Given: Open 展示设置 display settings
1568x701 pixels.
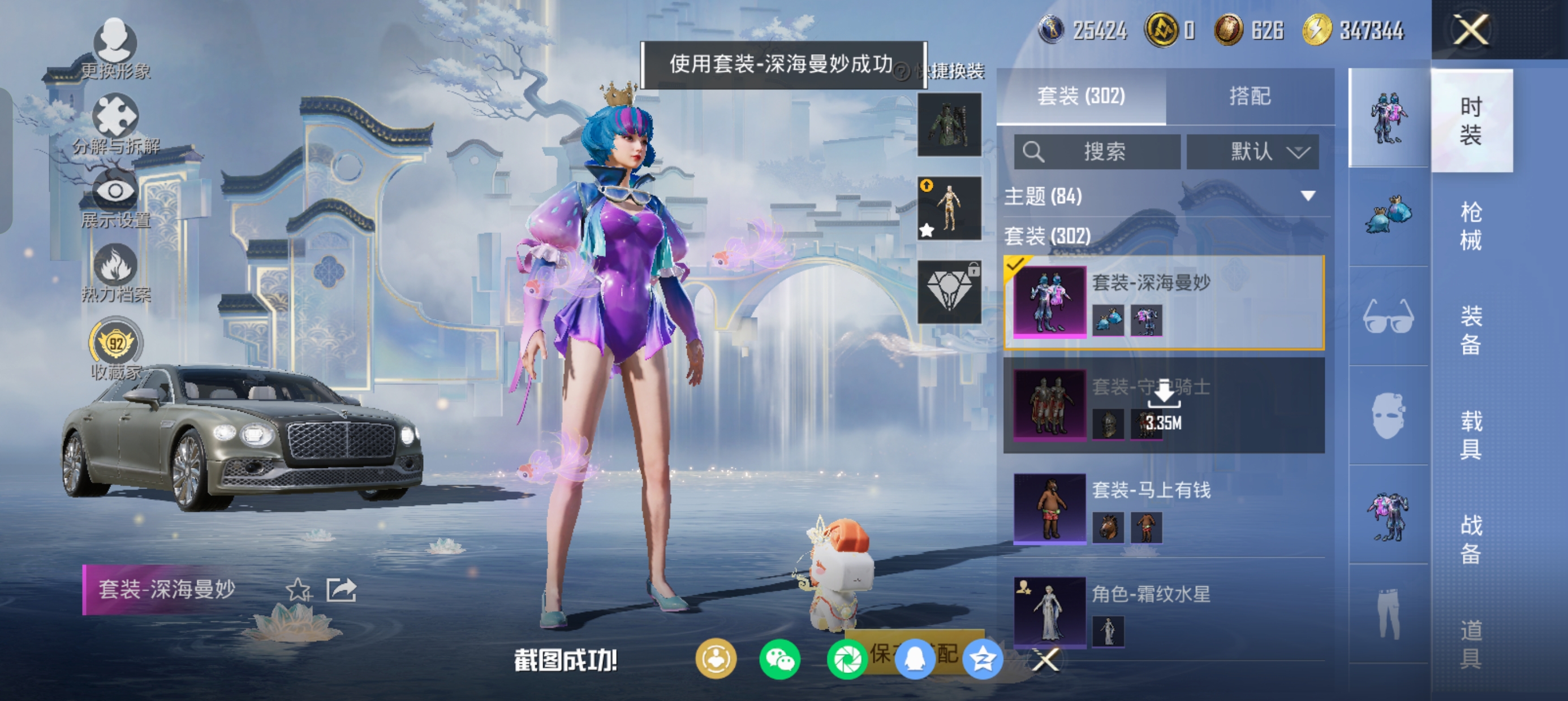Looking at the screenshot, I should 115,198.
